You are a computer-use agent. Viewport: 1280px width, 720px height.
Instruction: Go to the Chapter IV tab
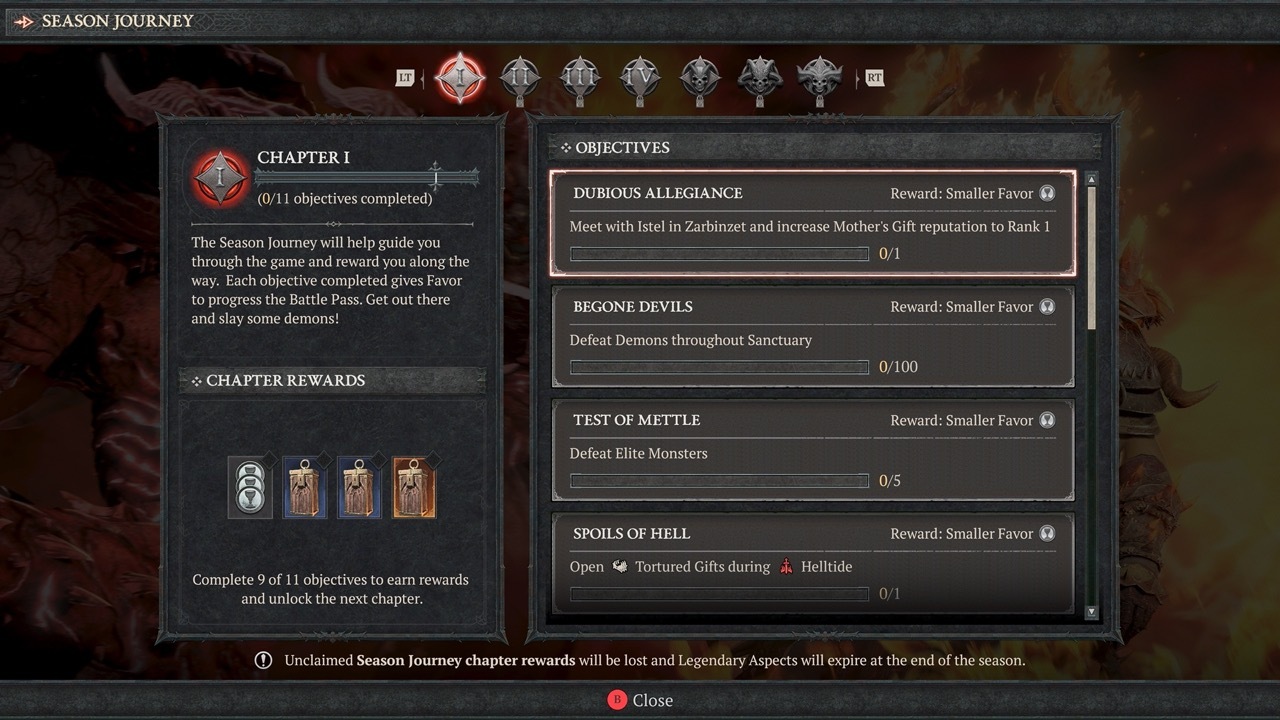(x=640, y=78)
